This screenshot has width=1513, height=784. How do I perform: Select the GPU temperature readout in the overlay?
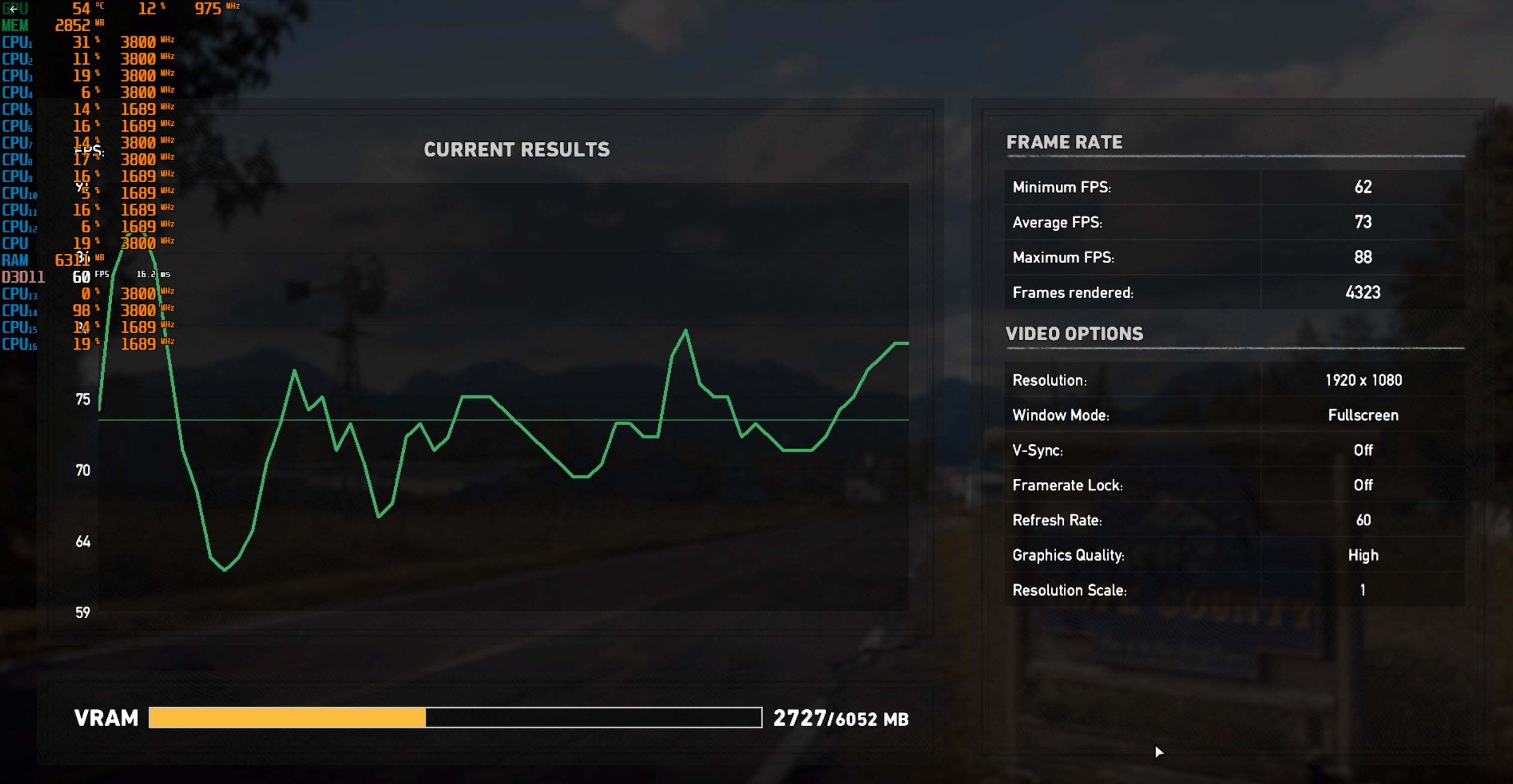tap(81, 8)
